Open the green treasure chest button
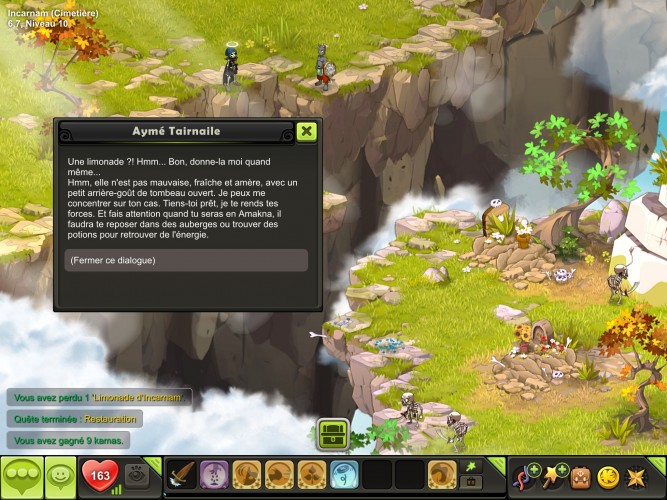The width and height of the screenshot is (667, 500). pyautogui.click(x=333, y=434)
